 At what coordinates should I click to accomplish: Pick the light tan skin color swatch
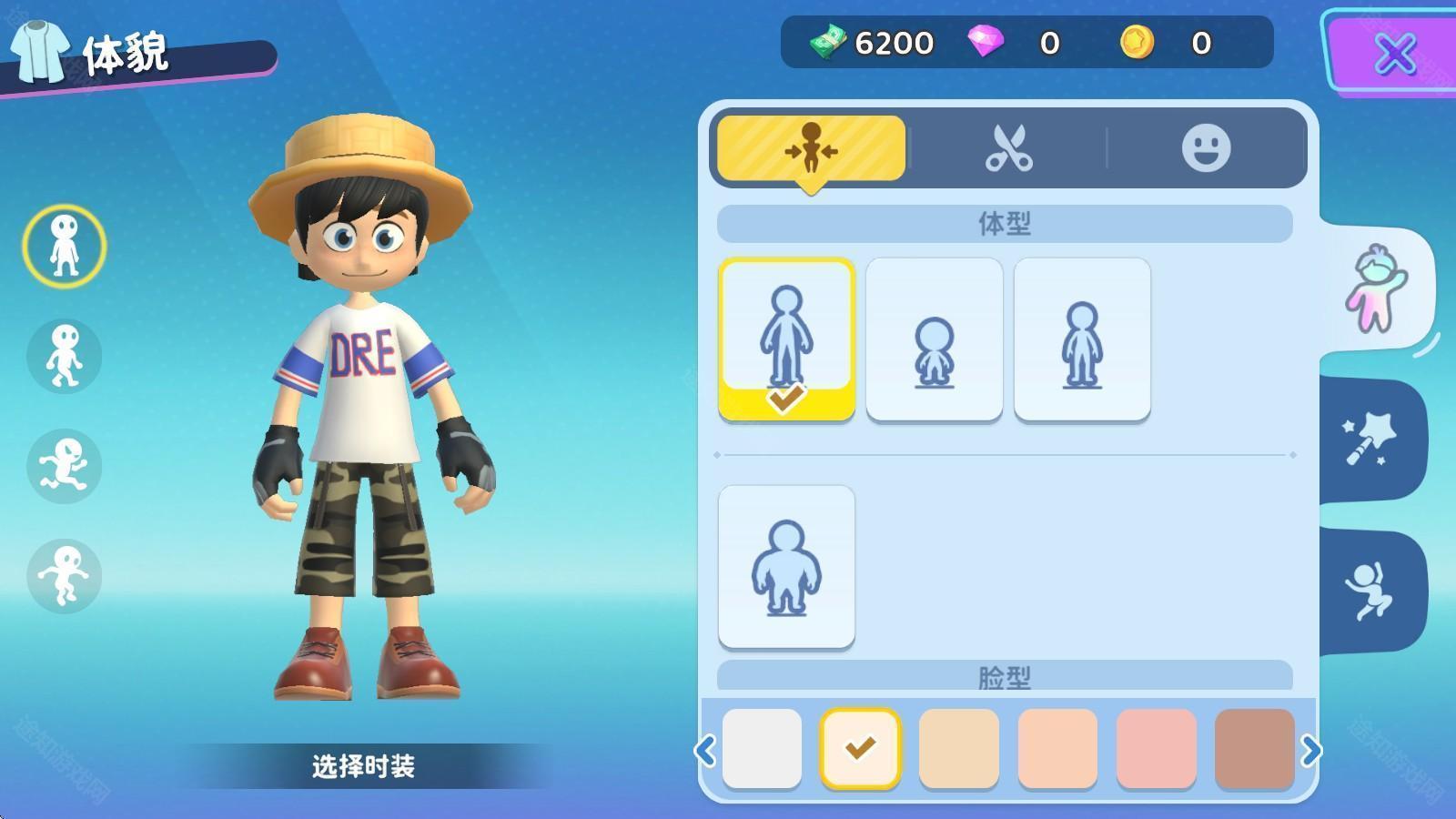[959, 748]
